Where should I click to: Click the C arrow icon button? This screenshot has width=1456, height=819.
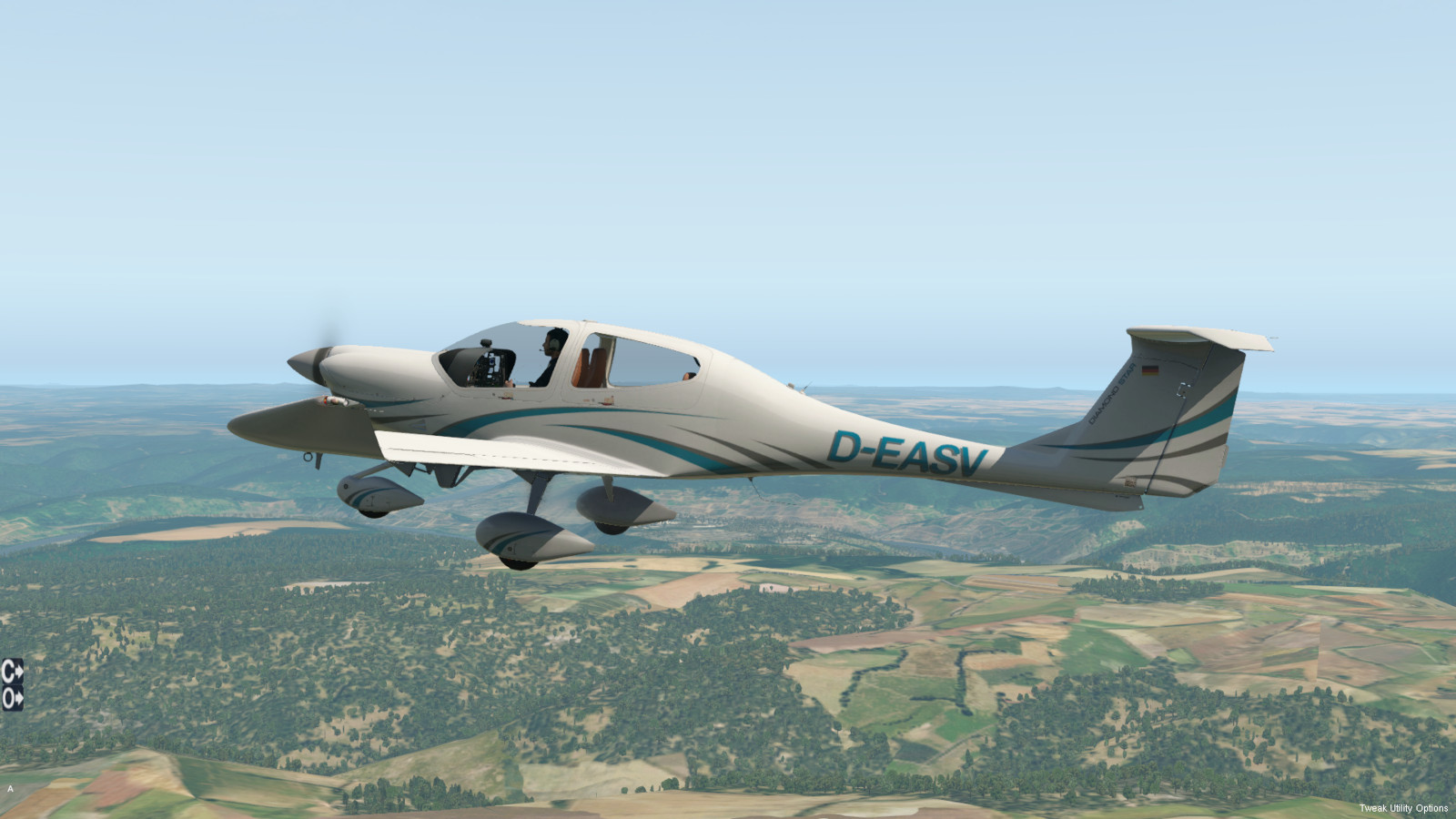click(x=12, y=672)
